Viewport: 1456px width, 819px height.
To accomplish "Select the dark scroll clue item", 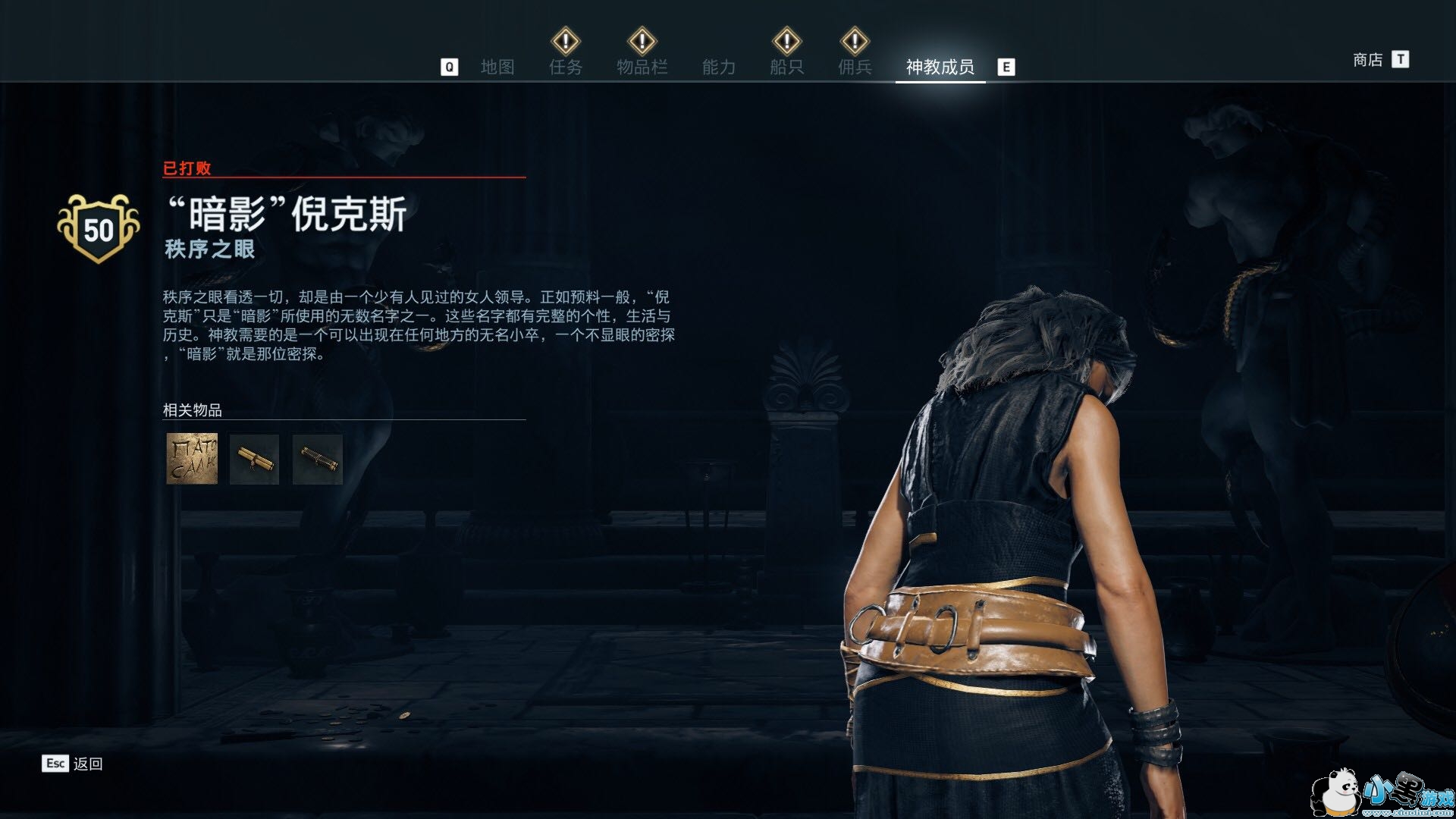I will click(x=317, y=459).
